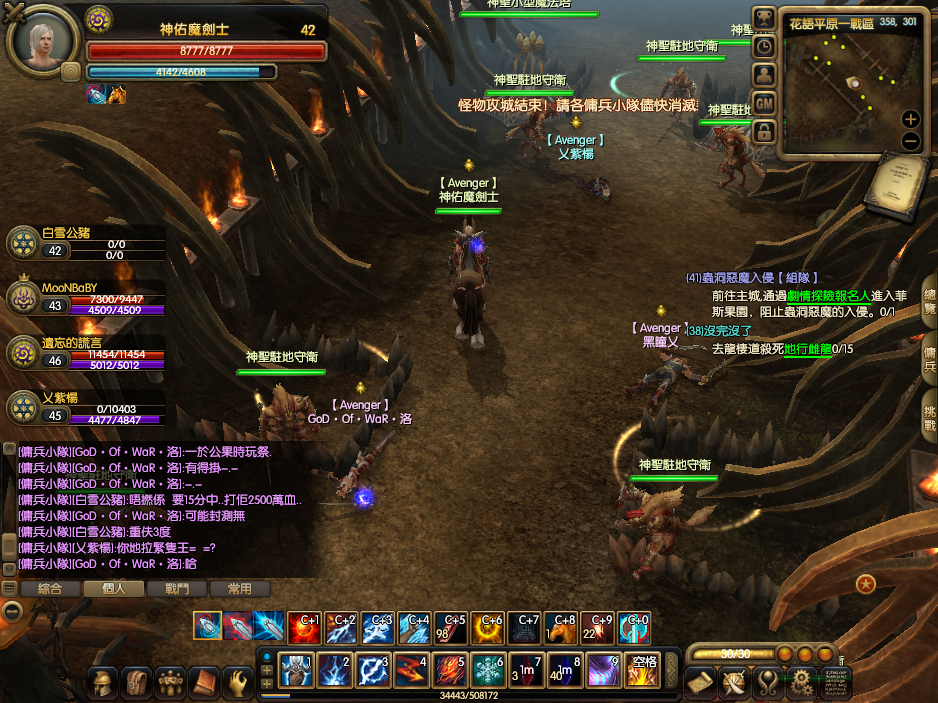The image size is (938, 703).
Task: Click the clock icon beside the minimap
Action: point(764,46)
